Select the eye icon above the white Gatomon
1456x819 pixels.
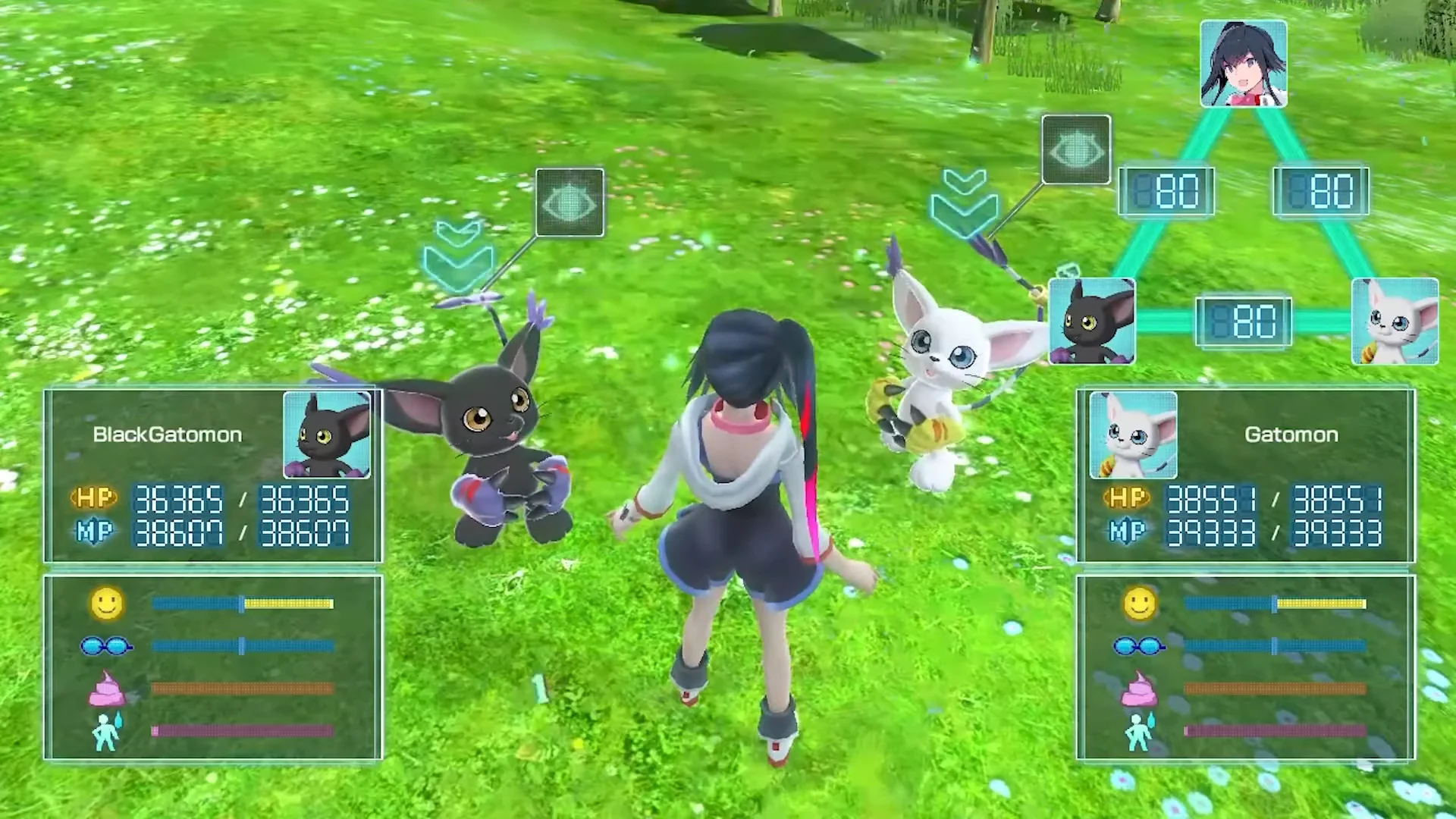point(1076,150)
